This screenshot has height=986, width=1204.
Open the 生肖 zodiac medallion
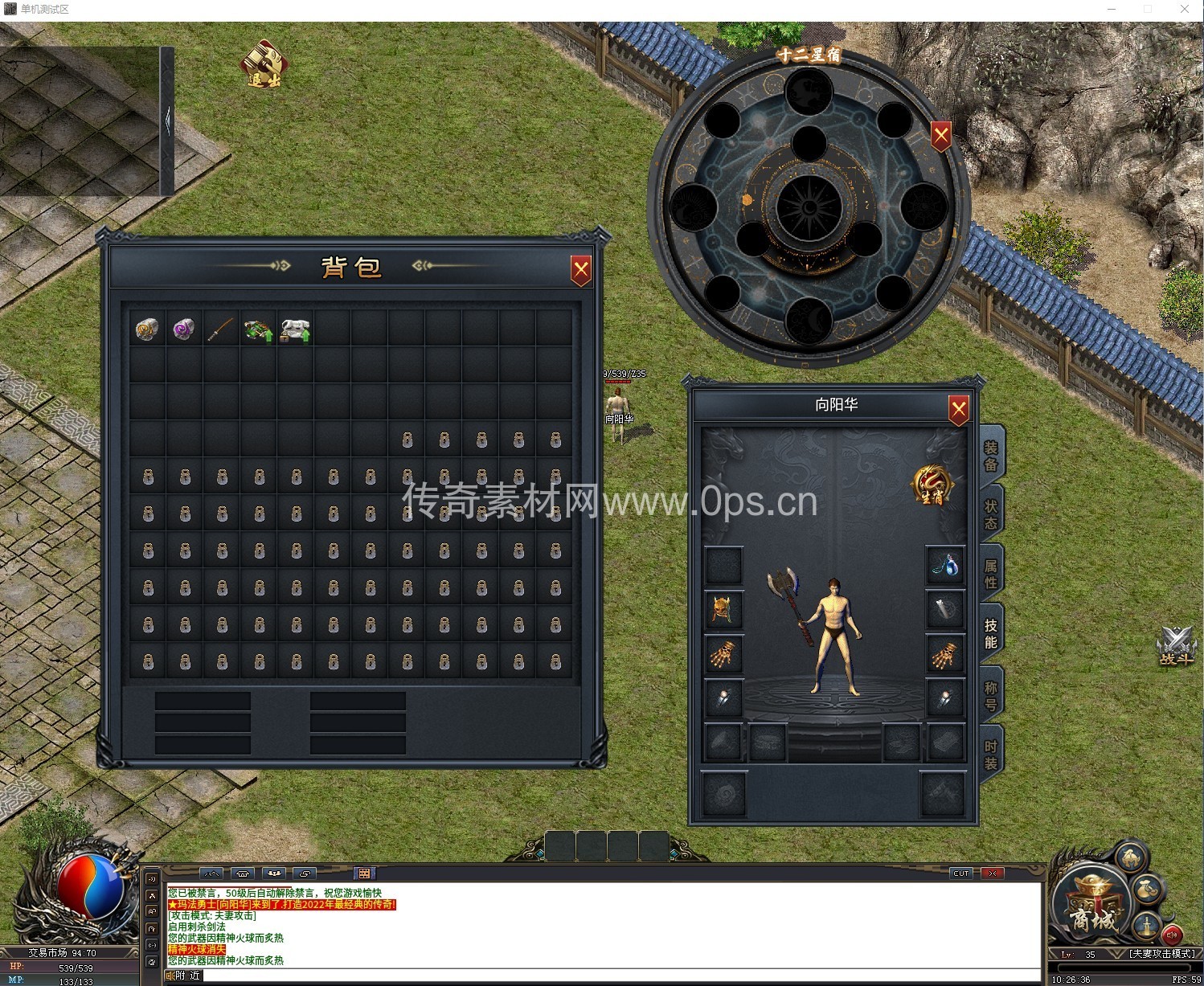932,486
